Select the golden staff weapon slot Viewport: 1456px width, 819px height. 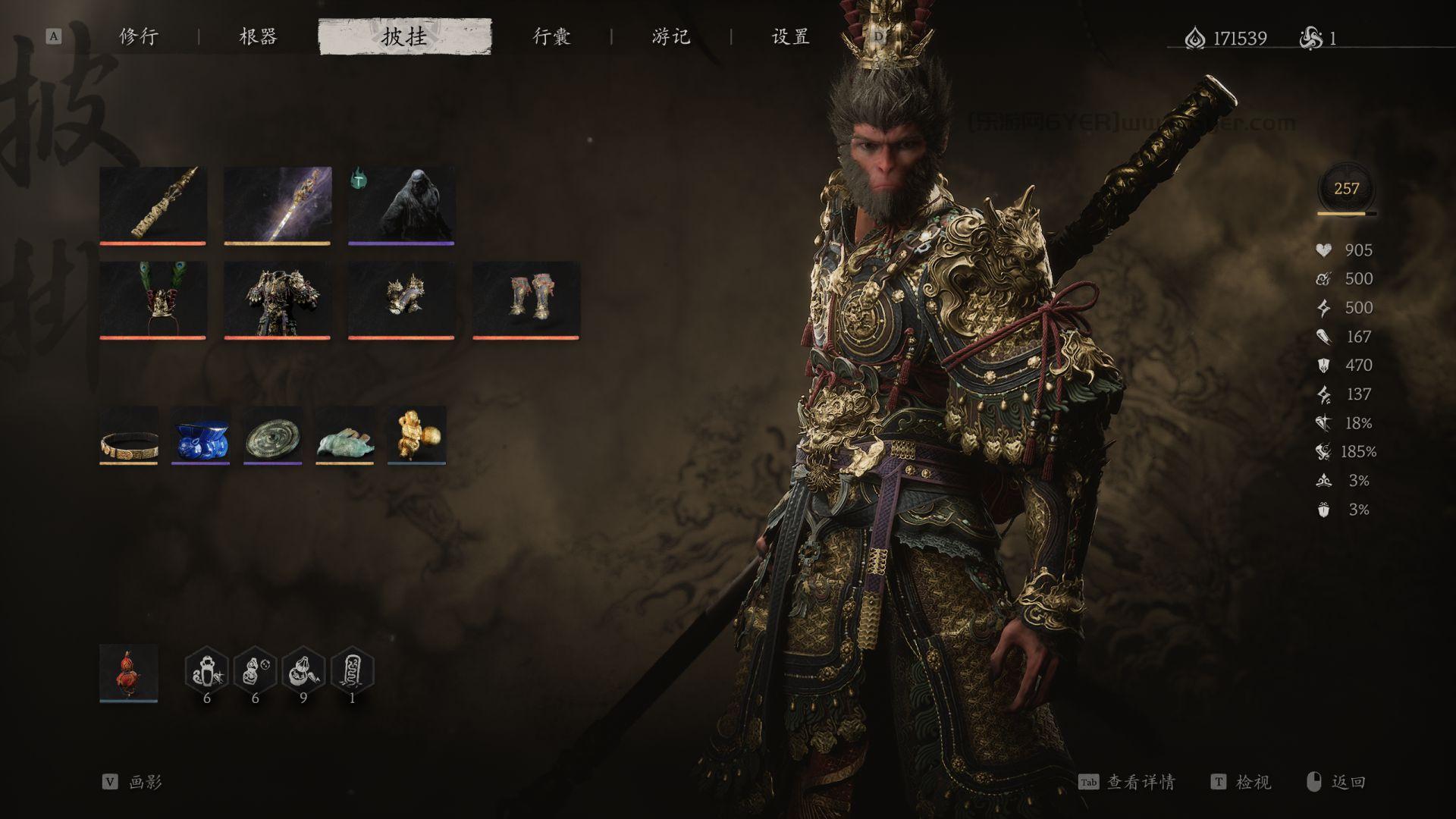pos(152,205)
